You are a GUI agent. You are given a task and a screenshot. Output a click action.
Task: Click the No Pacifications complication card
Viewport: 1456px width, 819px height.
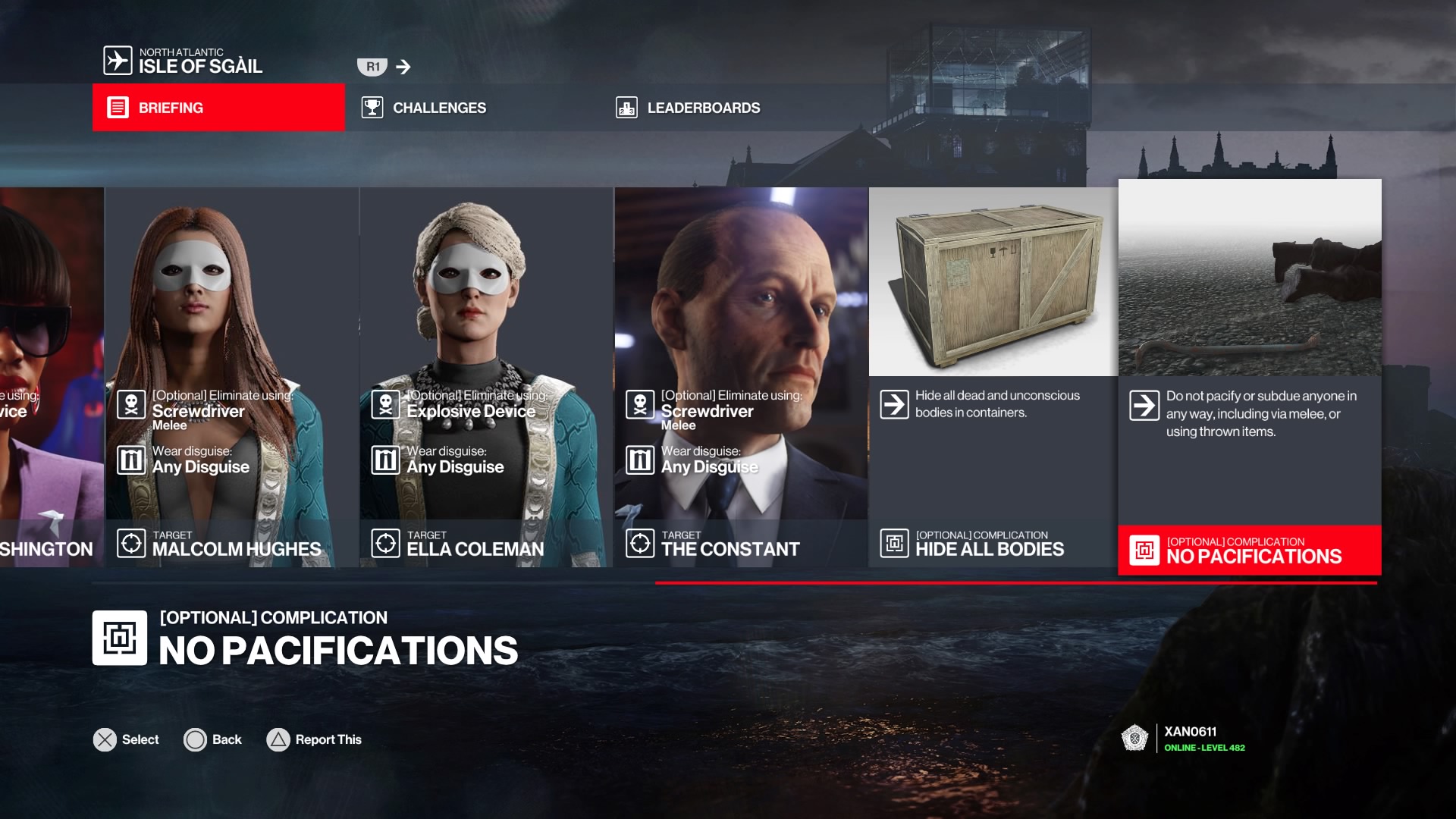point(1249,377)
